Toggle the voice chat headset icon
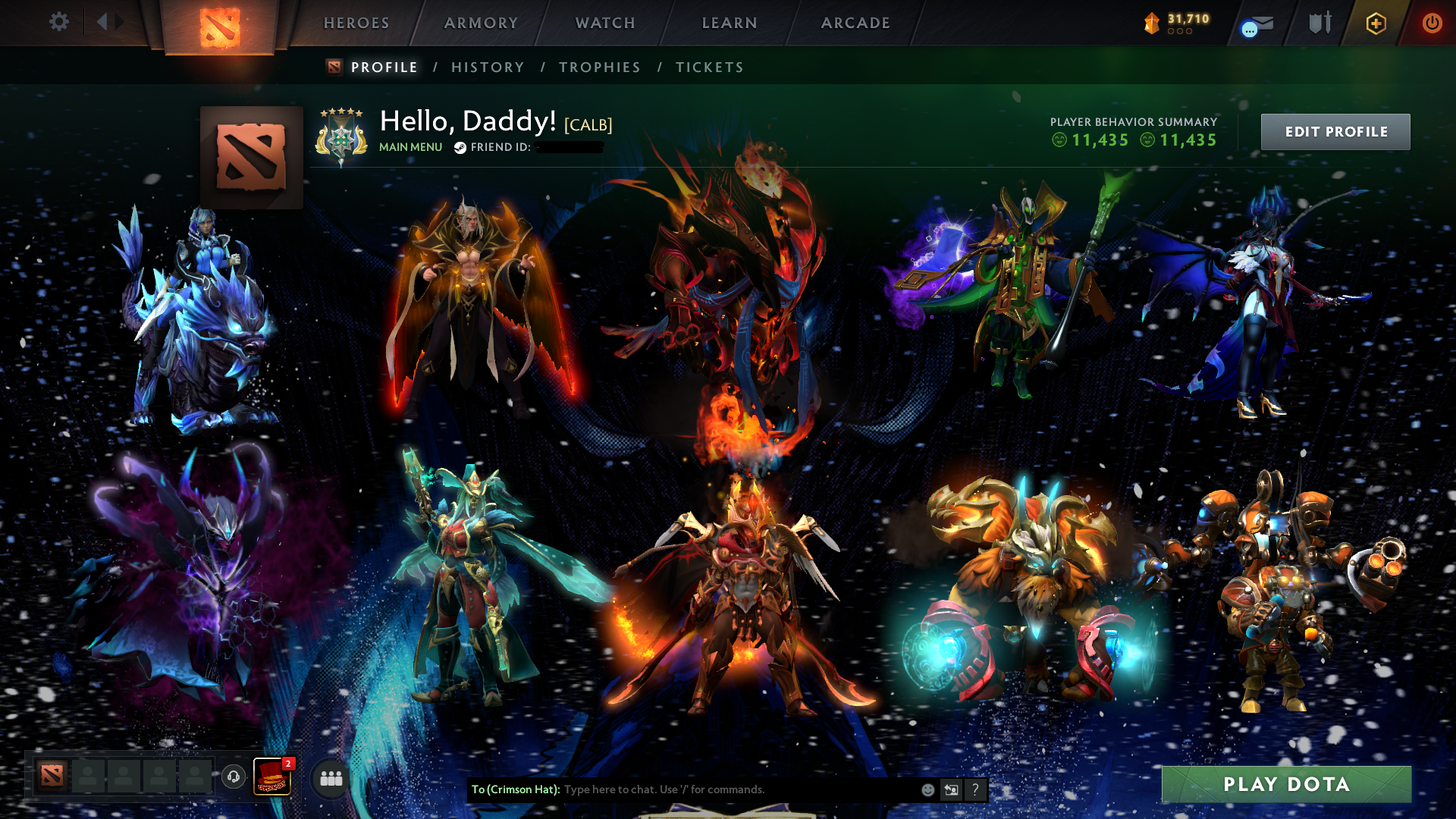Image resolution: width=1456 pixels, height=819 pixels. click(x=234, y=777)
